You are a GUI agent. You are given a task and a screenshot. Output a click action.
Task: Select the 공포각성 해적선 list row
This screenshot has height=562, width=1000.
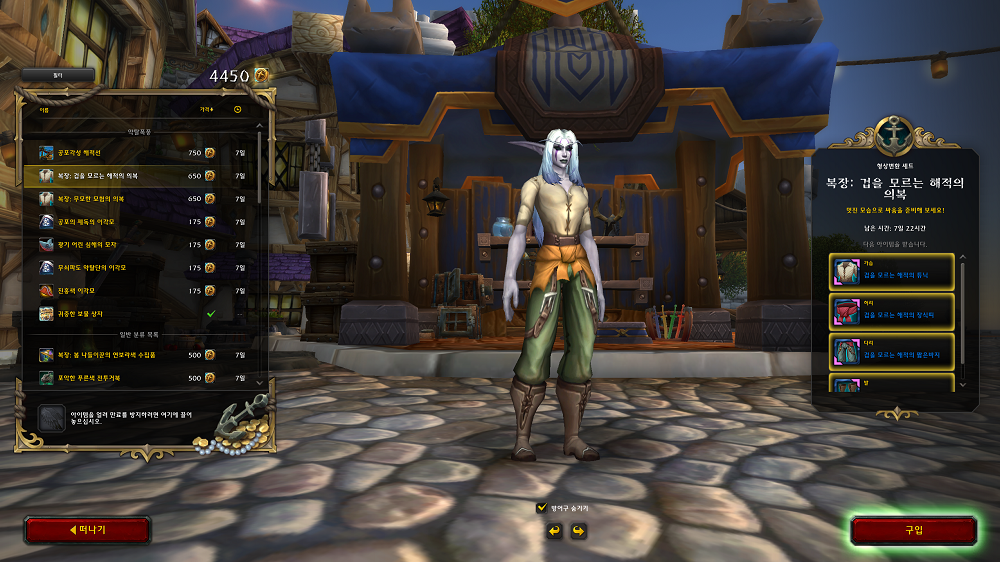(x=140, y=153)
